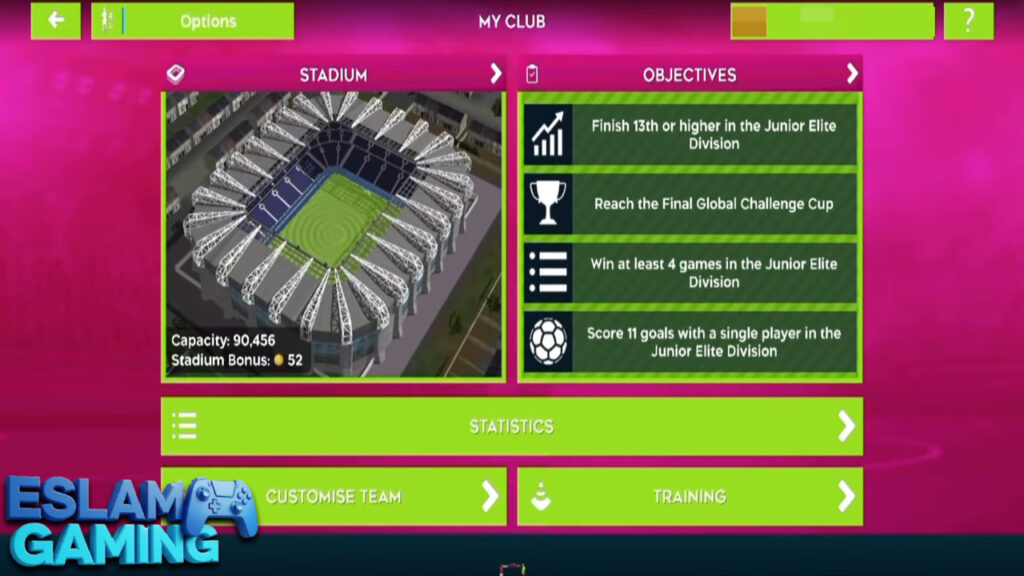Screen dimensions: 1024x576
Task: Go back with the arrow button
Action: [56, 21]
